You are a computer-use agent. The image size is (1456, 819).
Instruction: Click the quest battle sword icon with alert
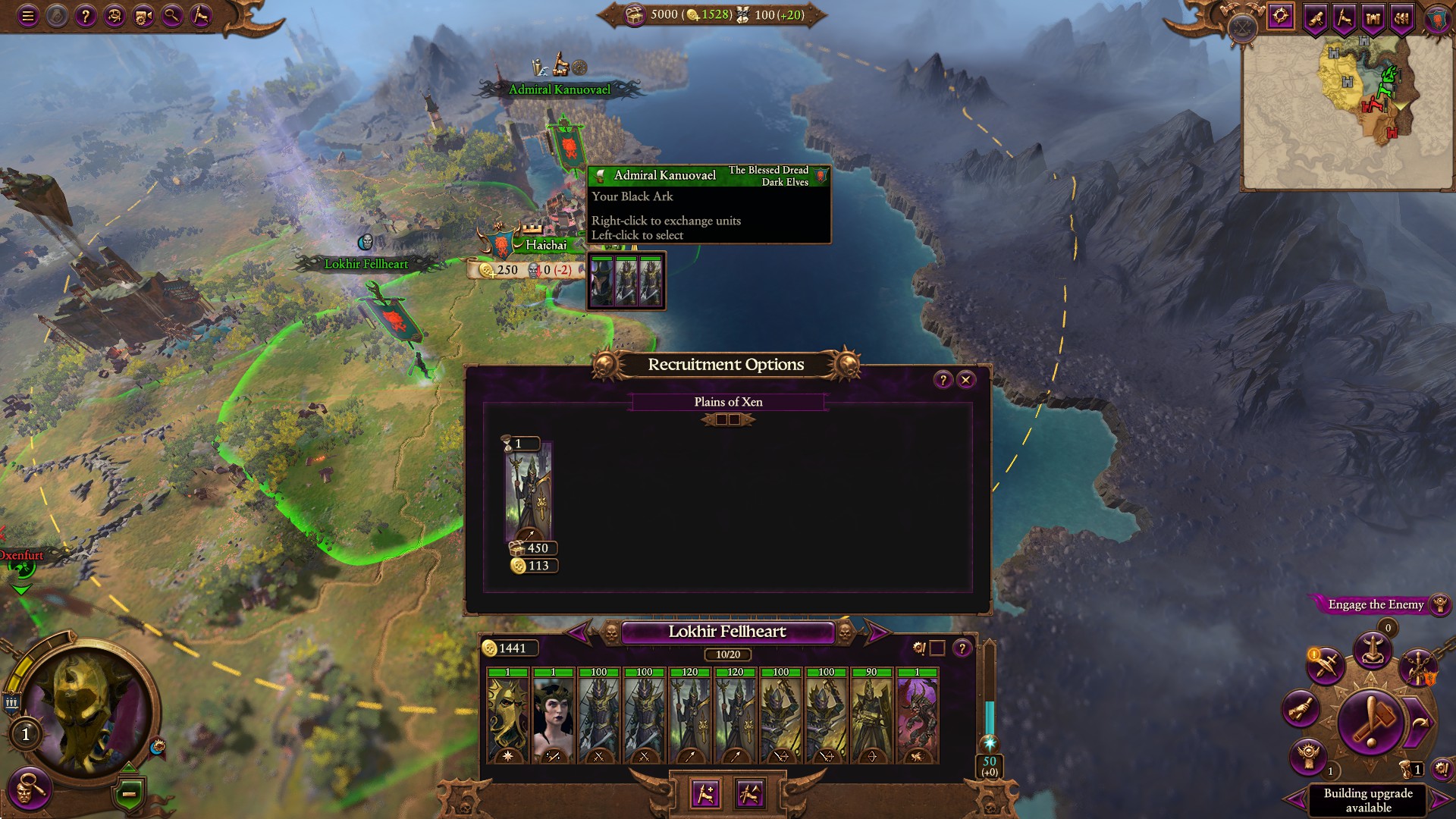point(1326,664)
